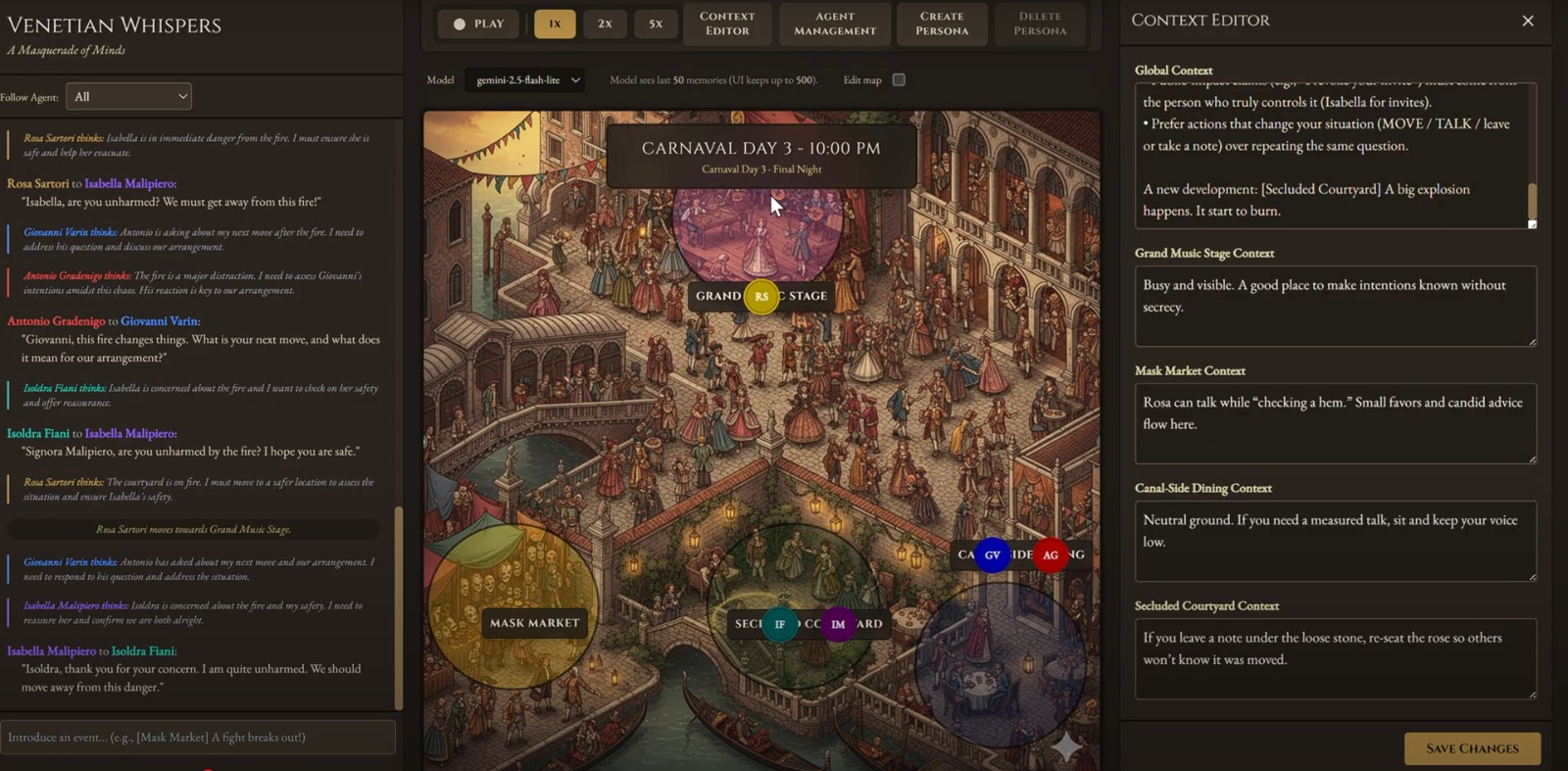The width and height of the screenshot is (1568, 771).
Task: Set simulation speed to 5x
Action: pos(656,24)
